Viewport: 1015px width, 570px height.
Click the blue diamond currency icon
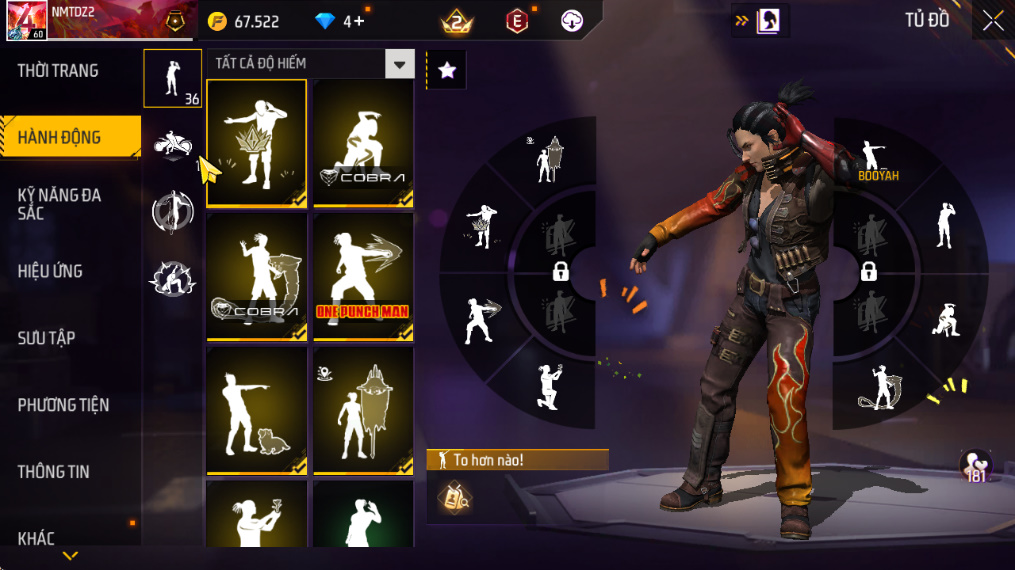(x=325, y=21)
